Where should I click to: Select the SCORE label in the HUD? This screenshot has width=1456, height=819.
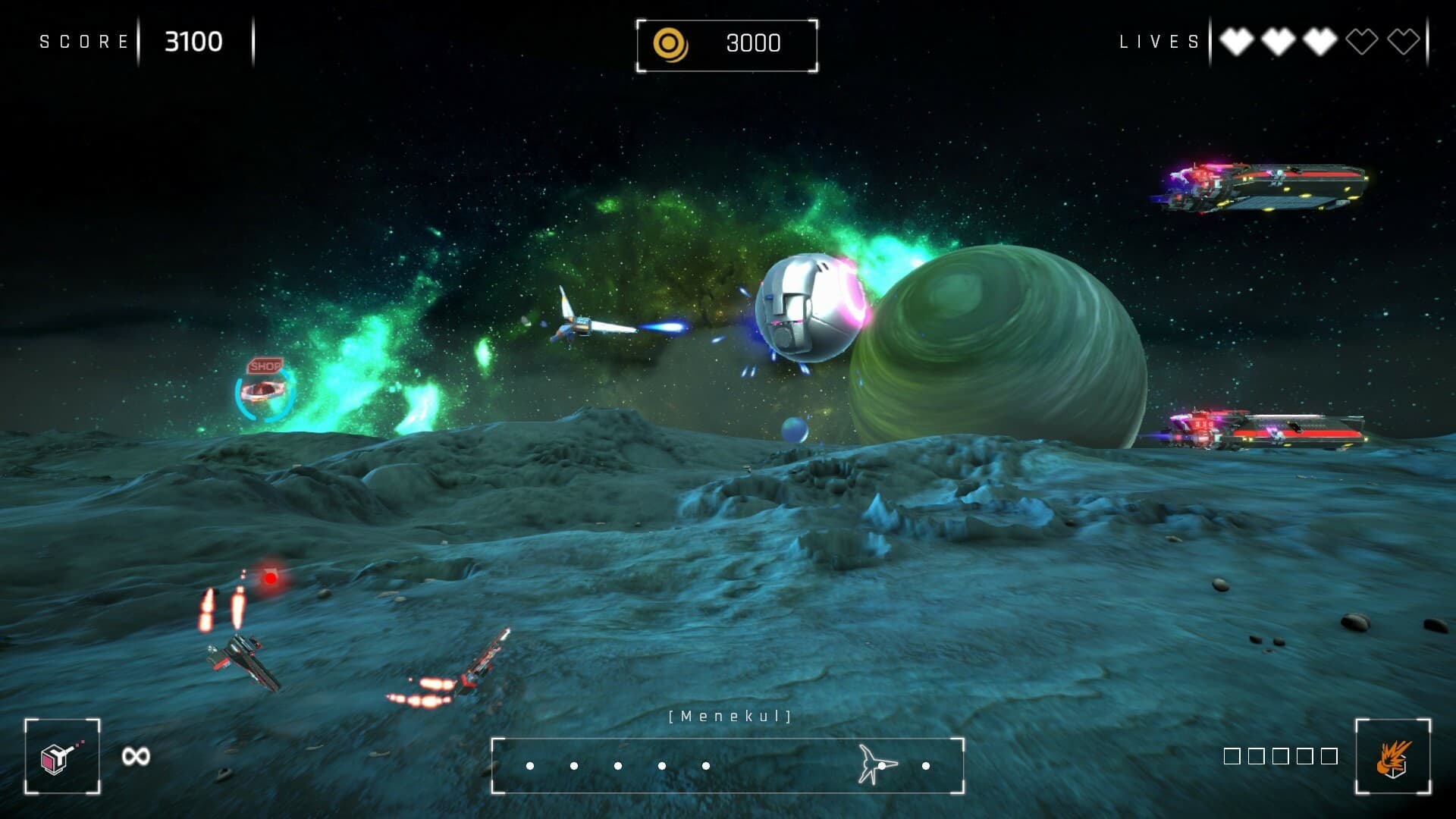point(83,42)
